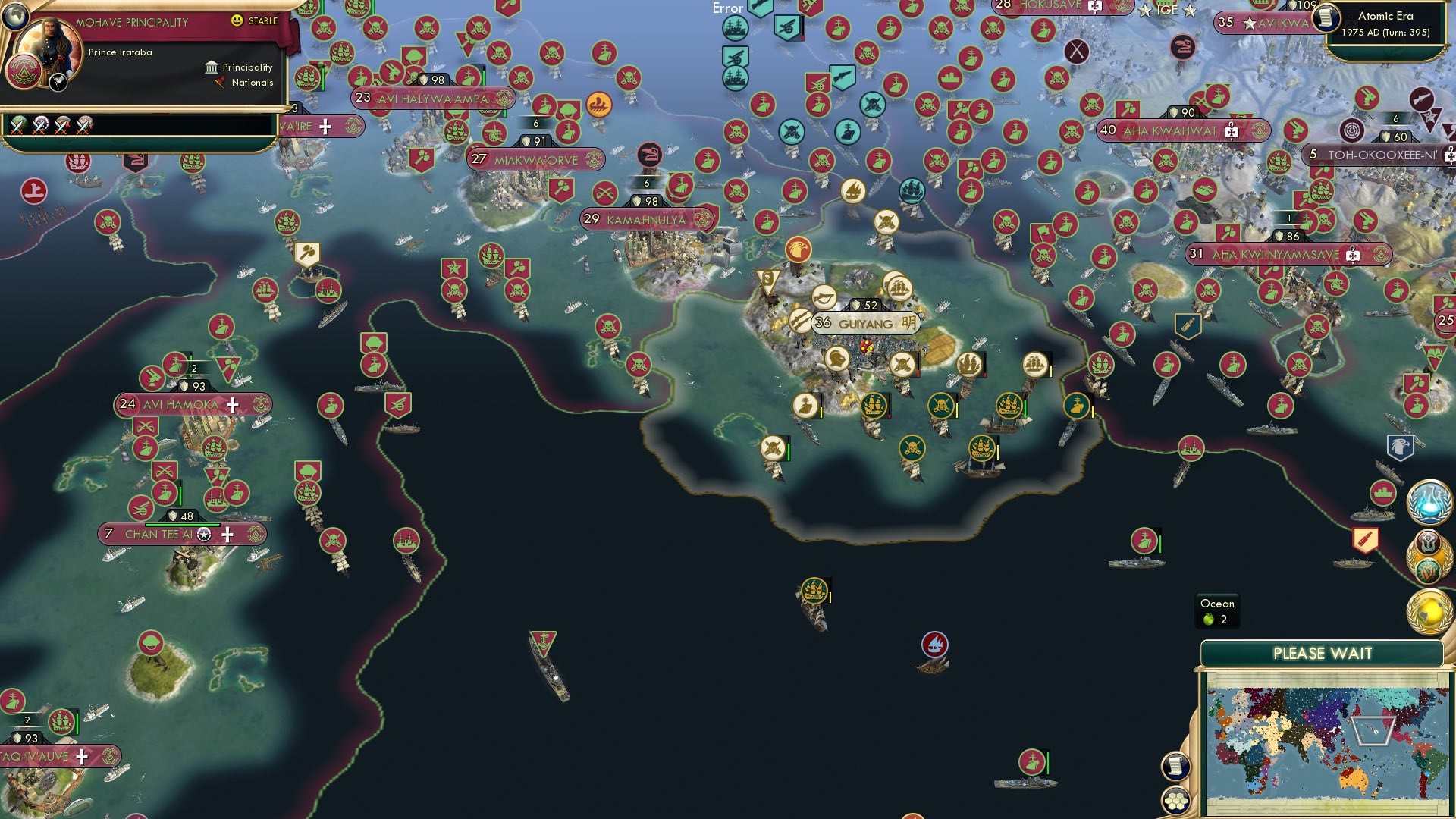Click the scroll icon at the bottom center
The image size is (1456, 819).
coord(1175,768)
